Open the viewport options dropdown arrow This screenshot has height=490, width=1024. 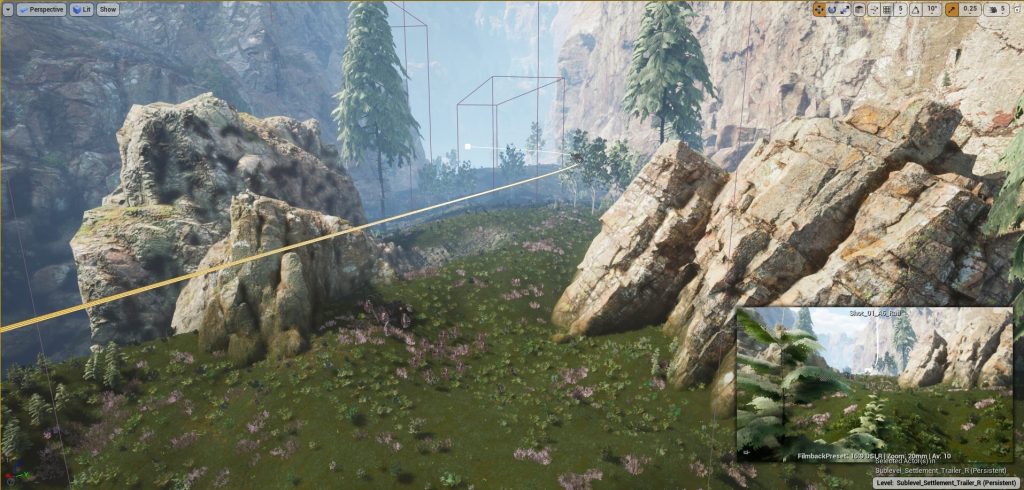(x=8, y=9)
